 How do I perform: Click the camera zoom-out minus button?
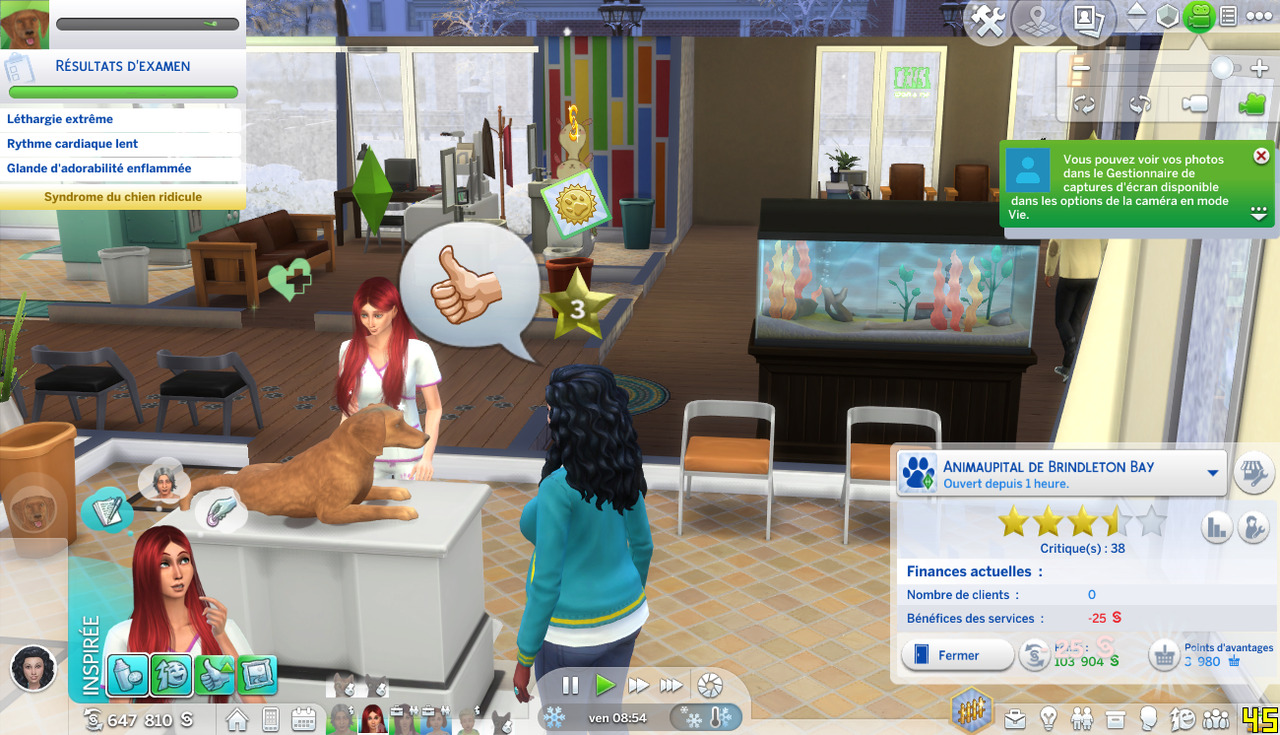click(x=1081, y=68)
